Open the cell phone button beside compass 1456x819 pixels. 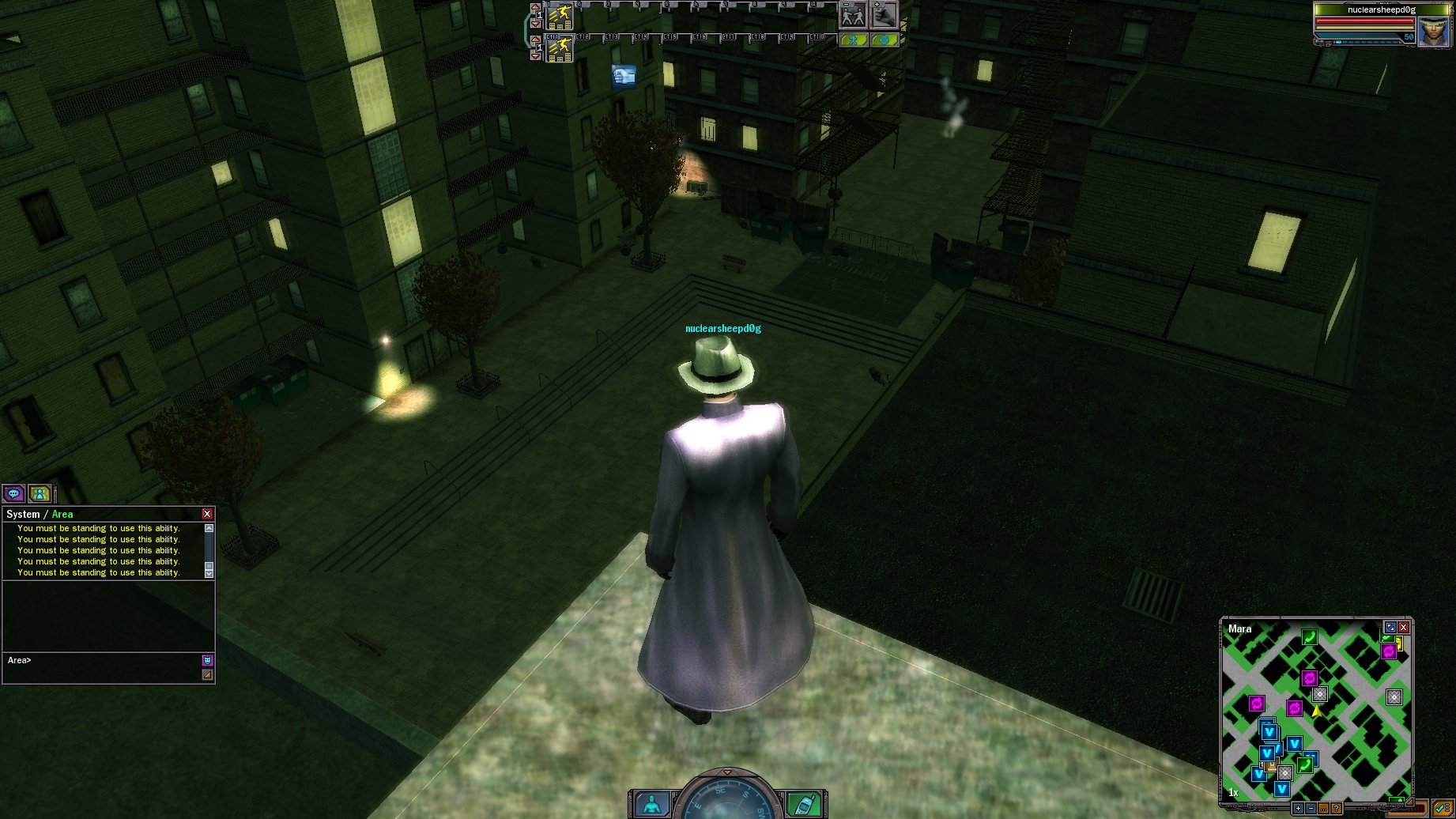pyautogui.click(x=803, y=805)
